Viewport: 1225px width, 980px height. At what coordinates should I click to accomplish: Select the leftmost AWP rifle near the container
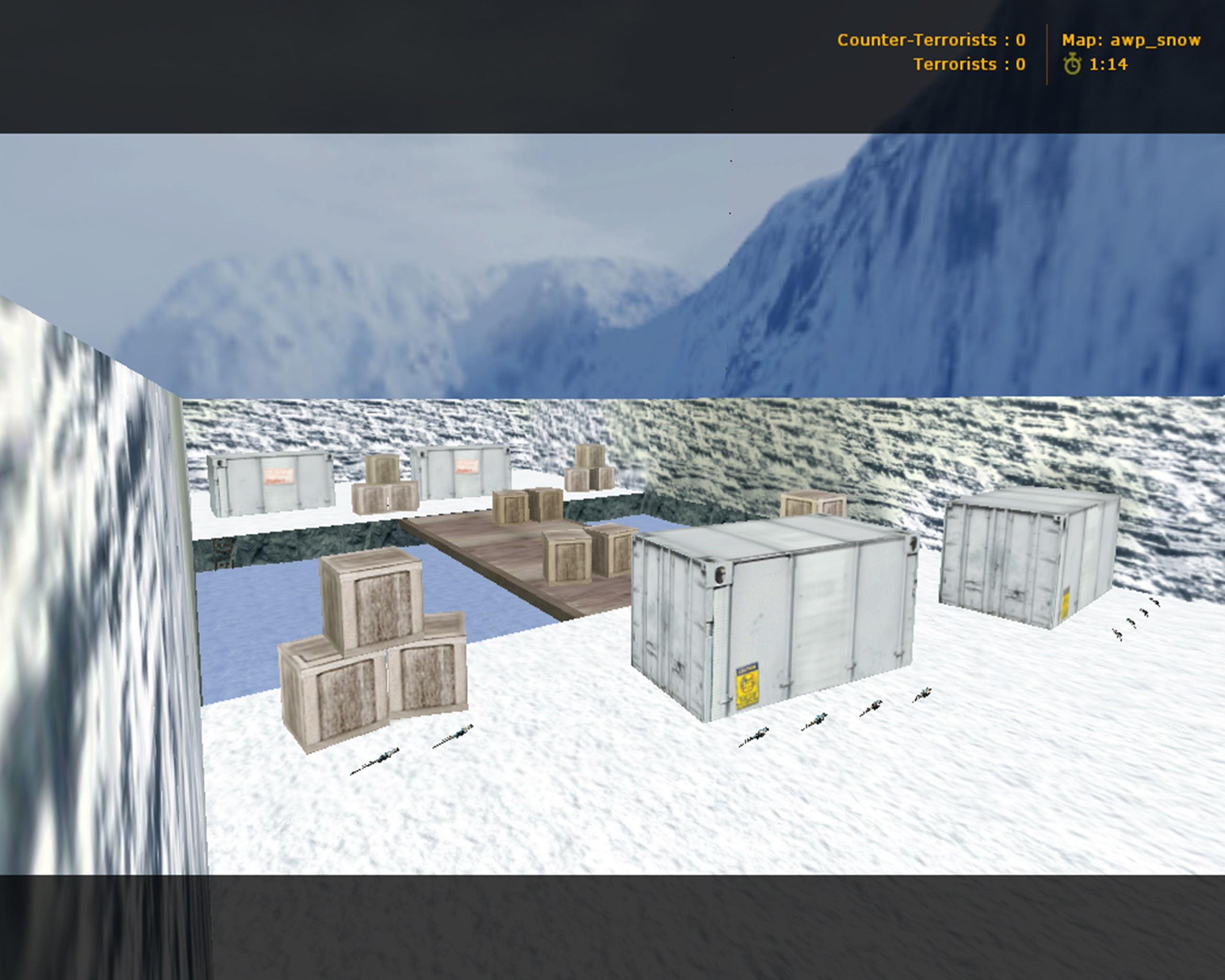click(756, 738)
